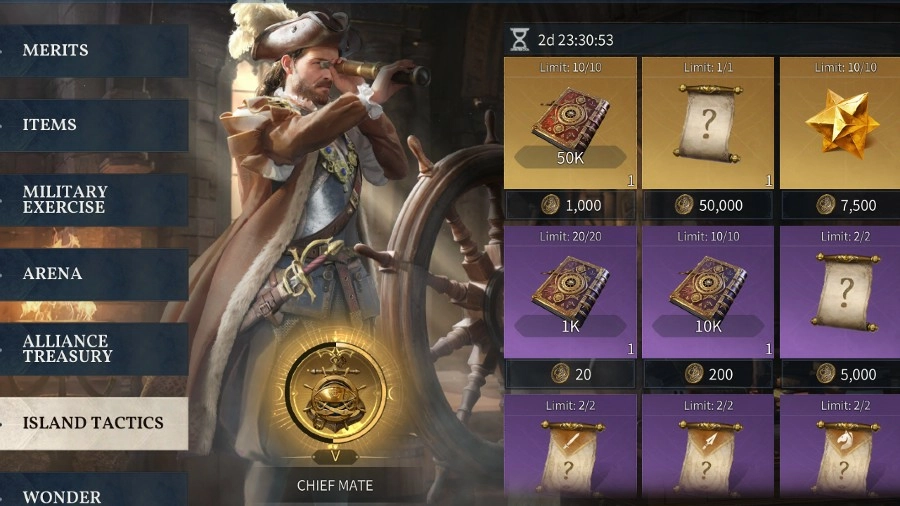Screen dimensions: 900x506
Task: Click the Chief Mate rank badge
Action: pos(334,392)
